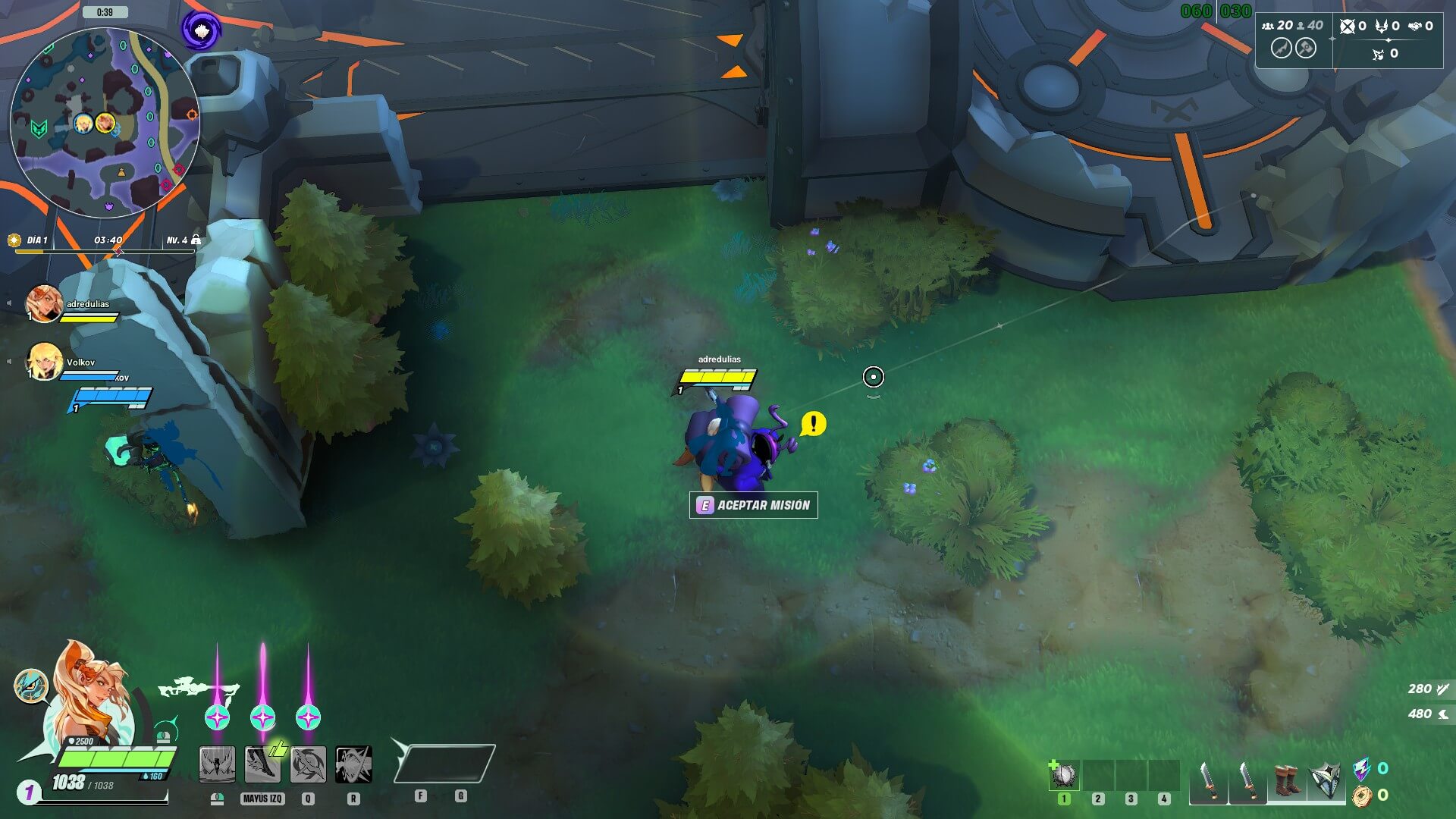1456x819 pixels.
Task: Click the purple lightning crystal currency icon
Action: pos(1362,769)
